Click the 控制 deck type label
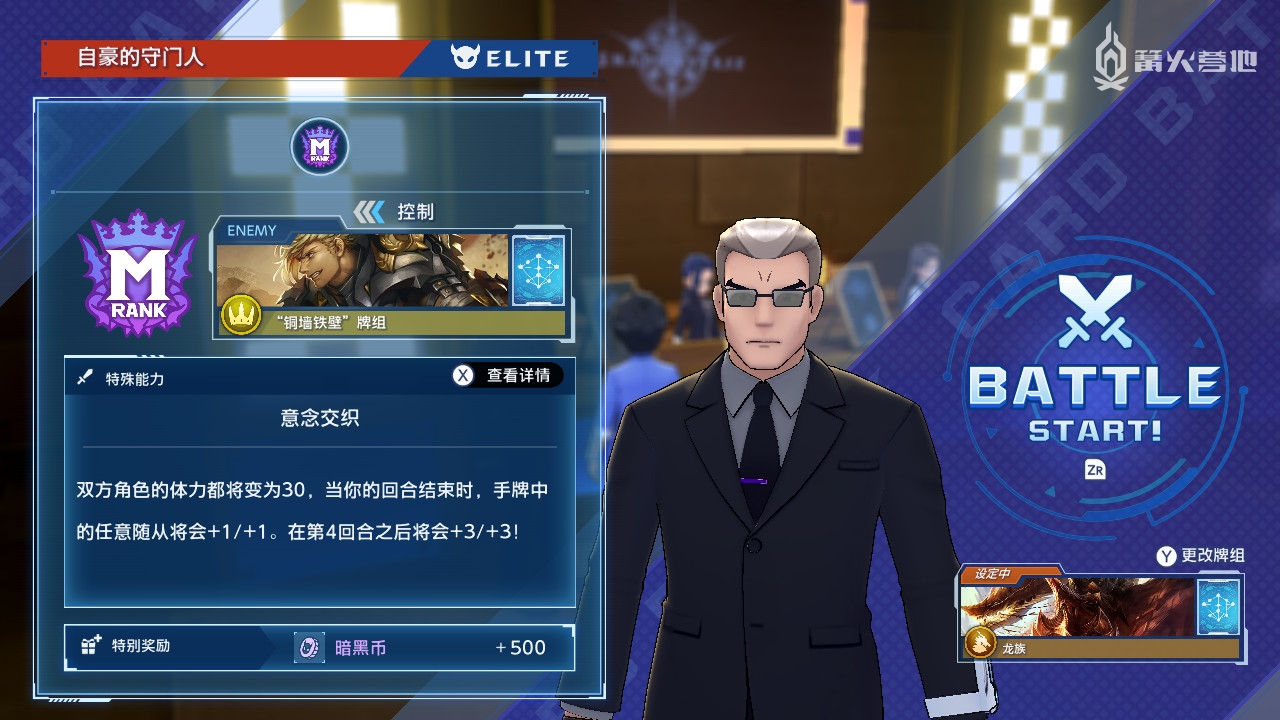1280x720 pixels. coord(414,211)
